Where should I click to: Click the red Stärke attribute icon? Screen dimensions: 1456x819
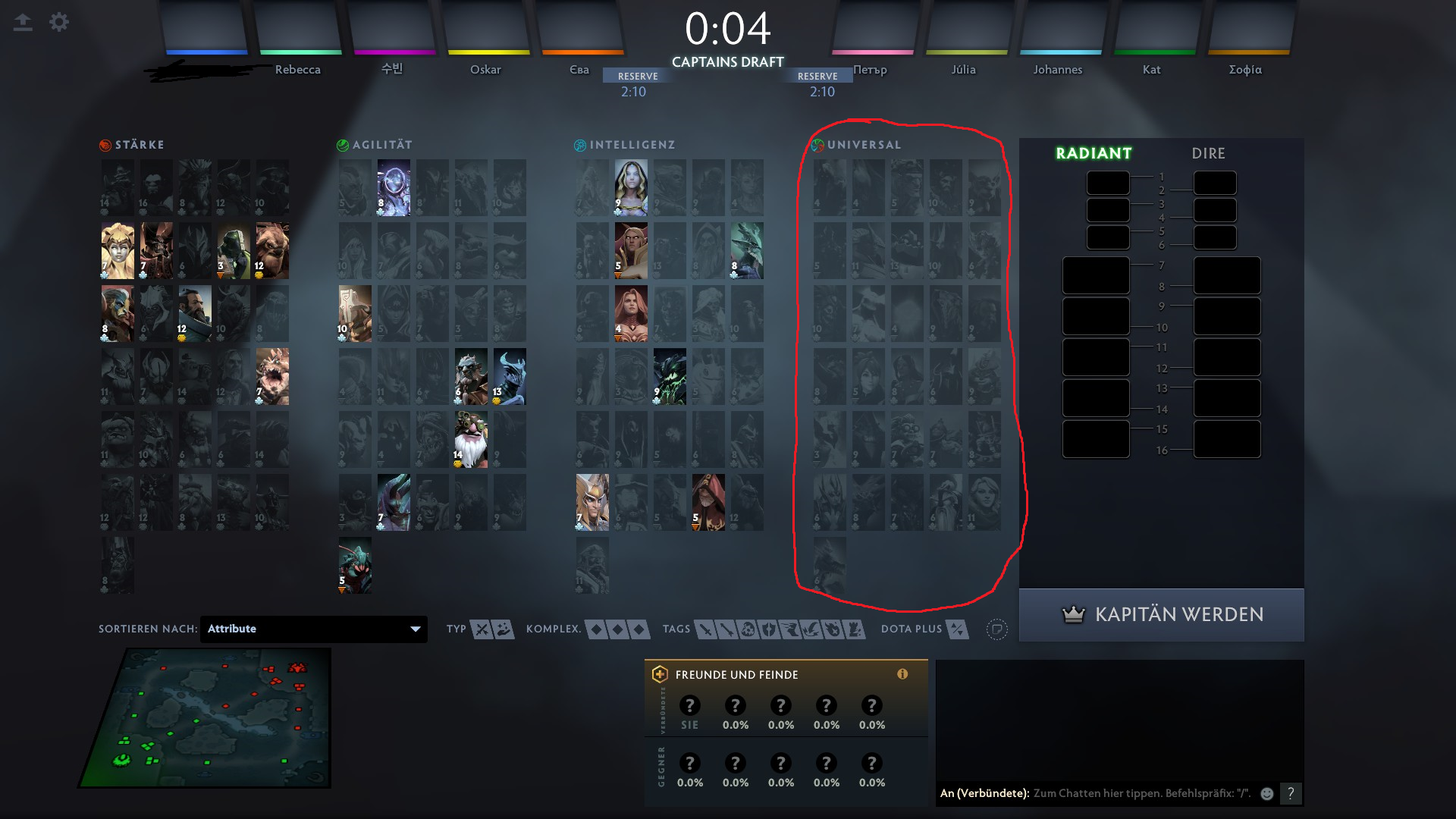[104, 144]
